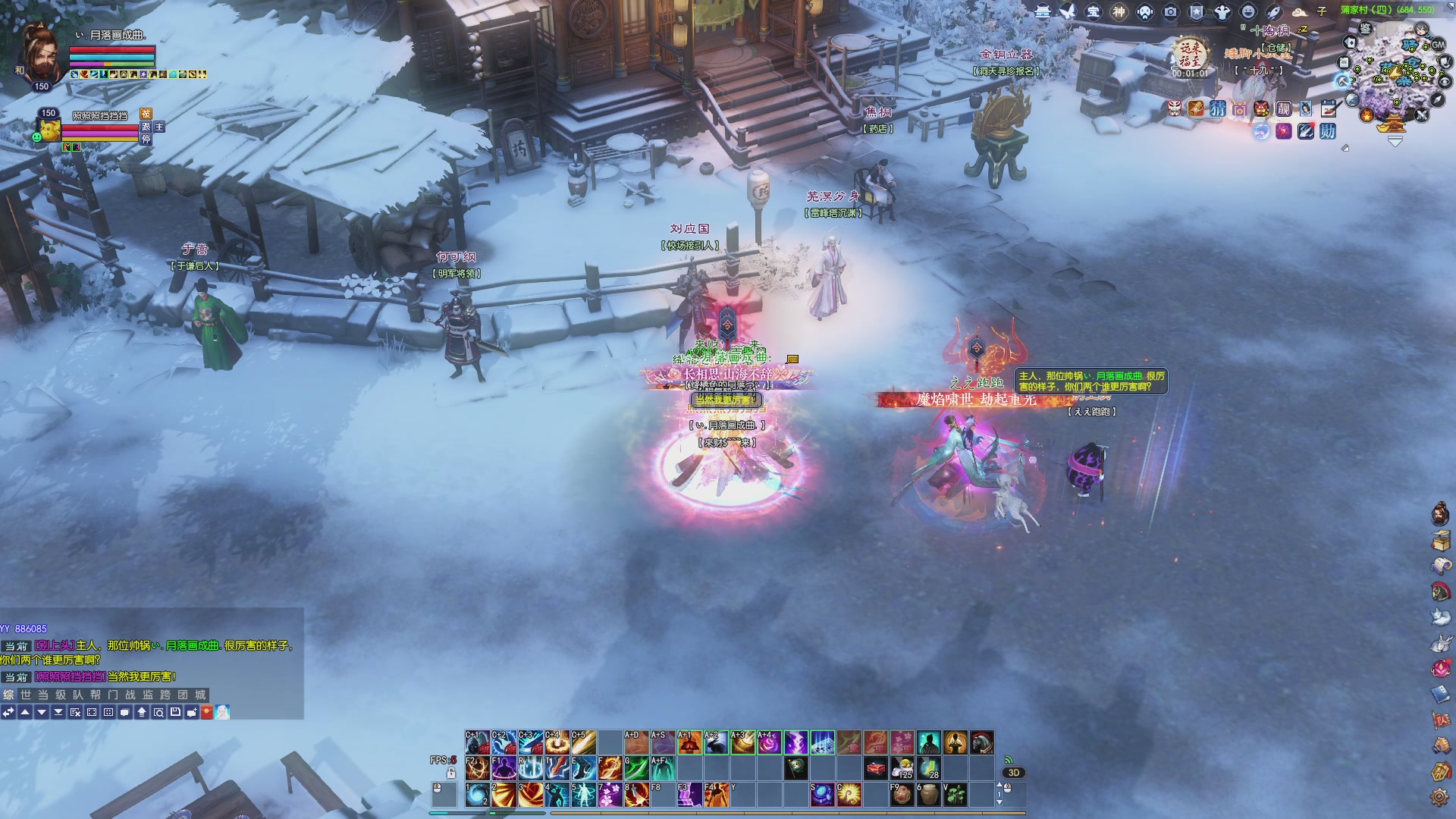
Task: Toggle the 3D view mode button
Action: tap(1014, 773)
